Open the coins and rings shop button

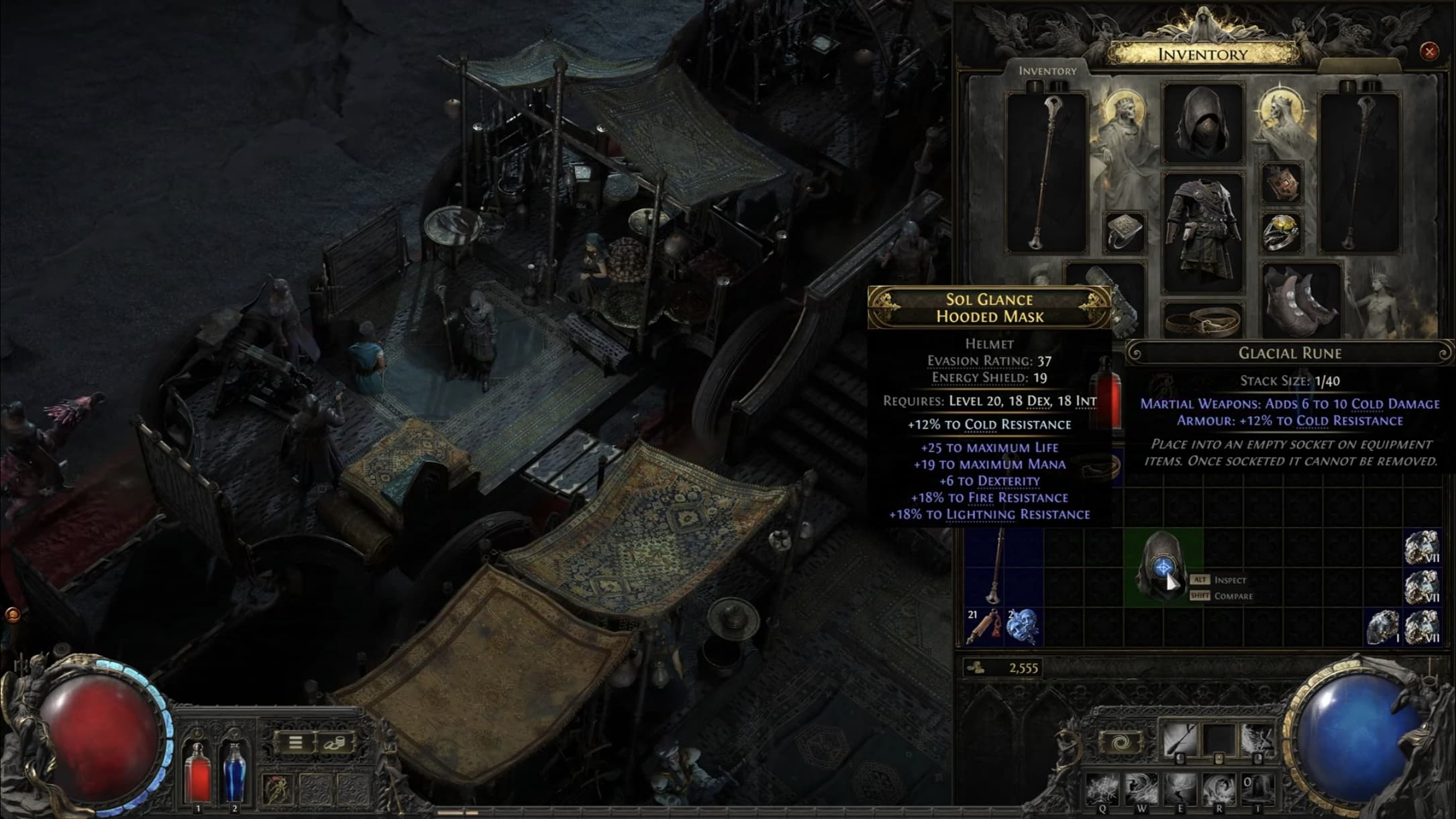click(333, 742)
